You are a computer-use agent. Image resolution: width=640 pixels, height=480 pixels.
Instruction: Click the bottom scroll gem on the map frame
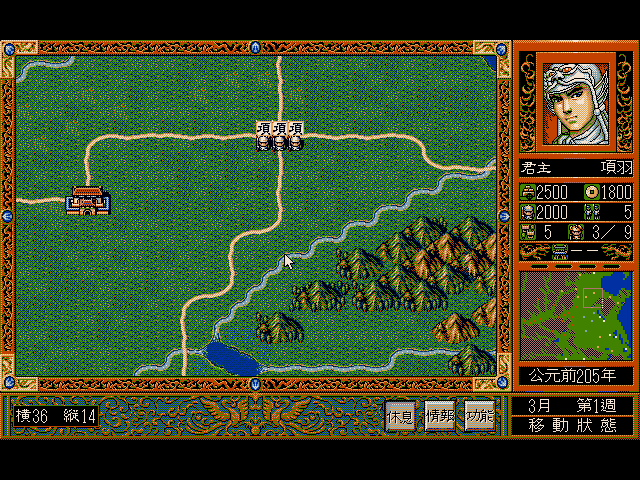point(256,383)
